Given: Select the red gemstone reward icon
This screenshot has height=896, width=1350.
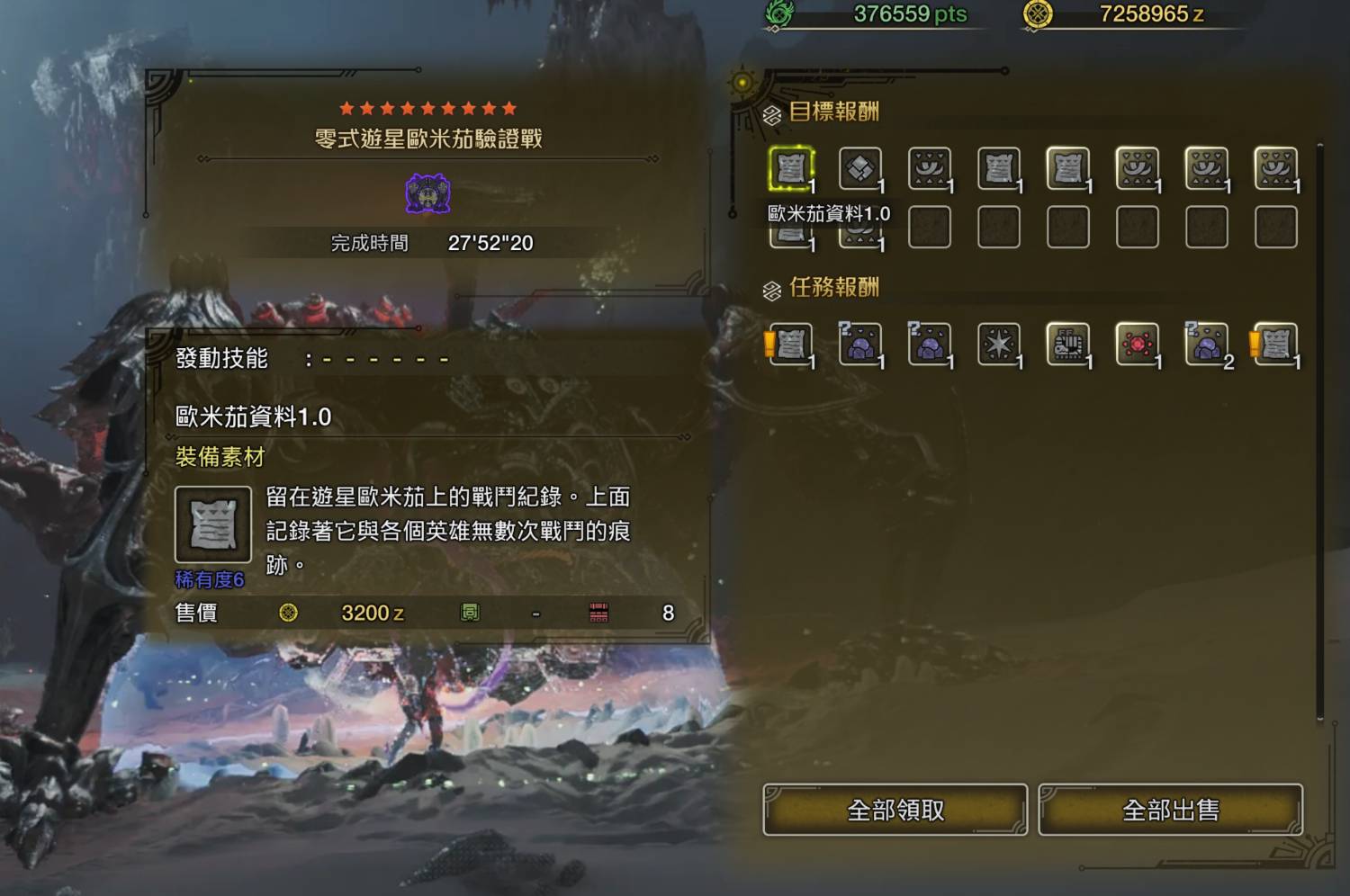Looking at the screenshot, I should point(1138,345).
